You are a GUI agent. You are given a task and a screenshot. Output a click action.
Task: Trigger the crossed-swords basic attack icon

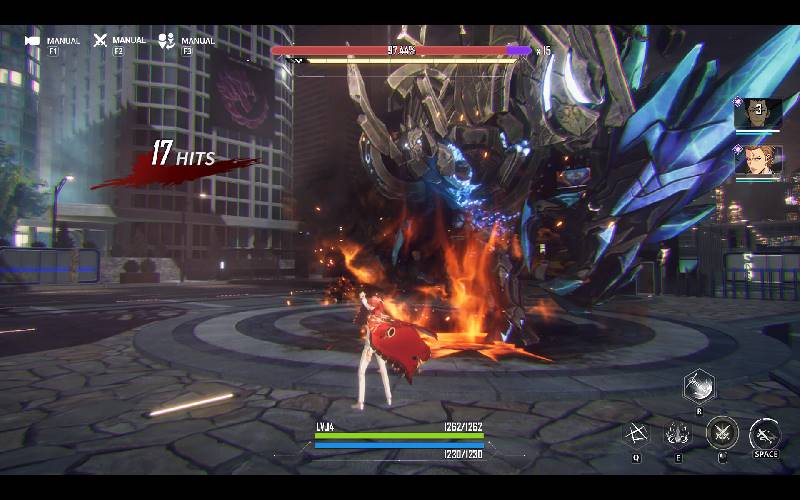click(x=722, y=434)
